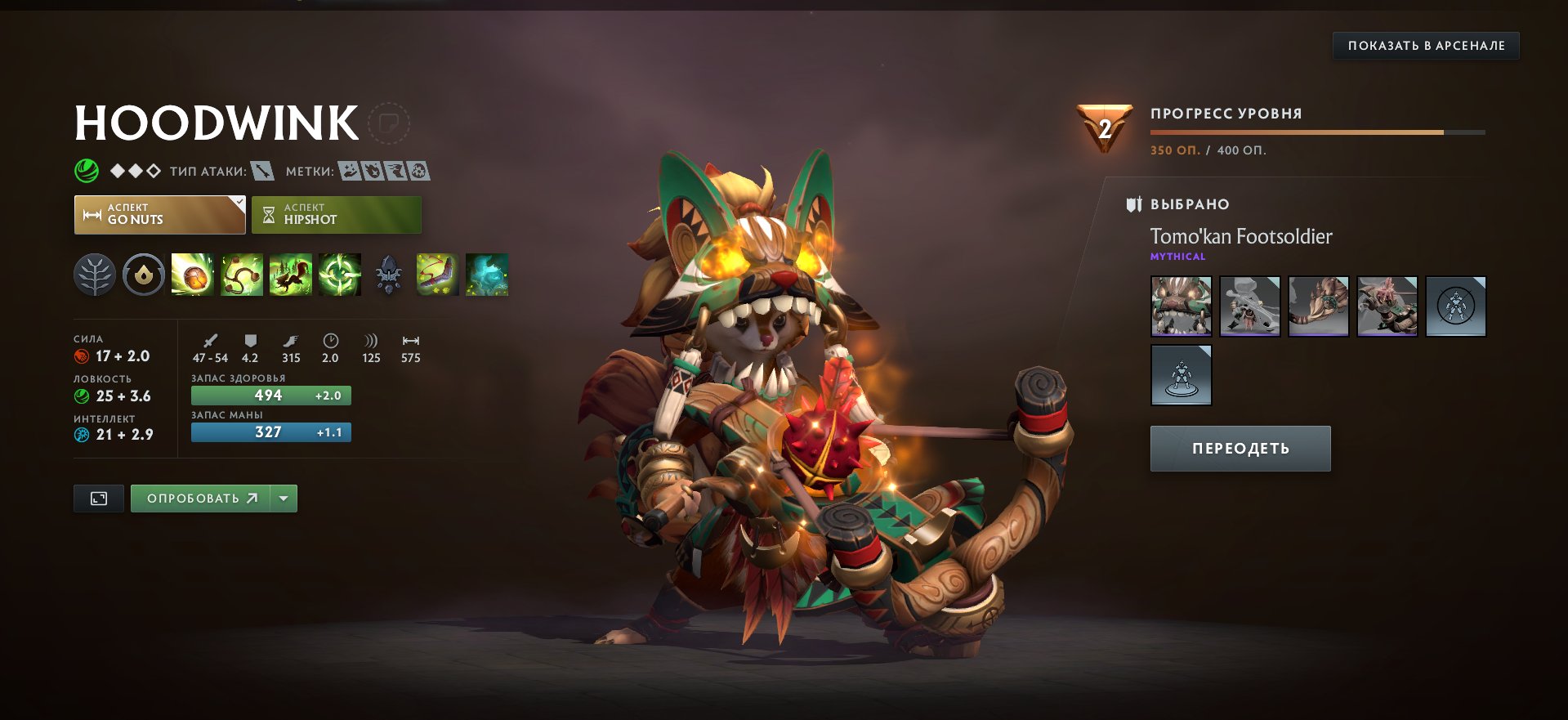Open the dropdown next to ОПРОБОВАТЬ
The image size is (1568, 720).
pos(281,497)
